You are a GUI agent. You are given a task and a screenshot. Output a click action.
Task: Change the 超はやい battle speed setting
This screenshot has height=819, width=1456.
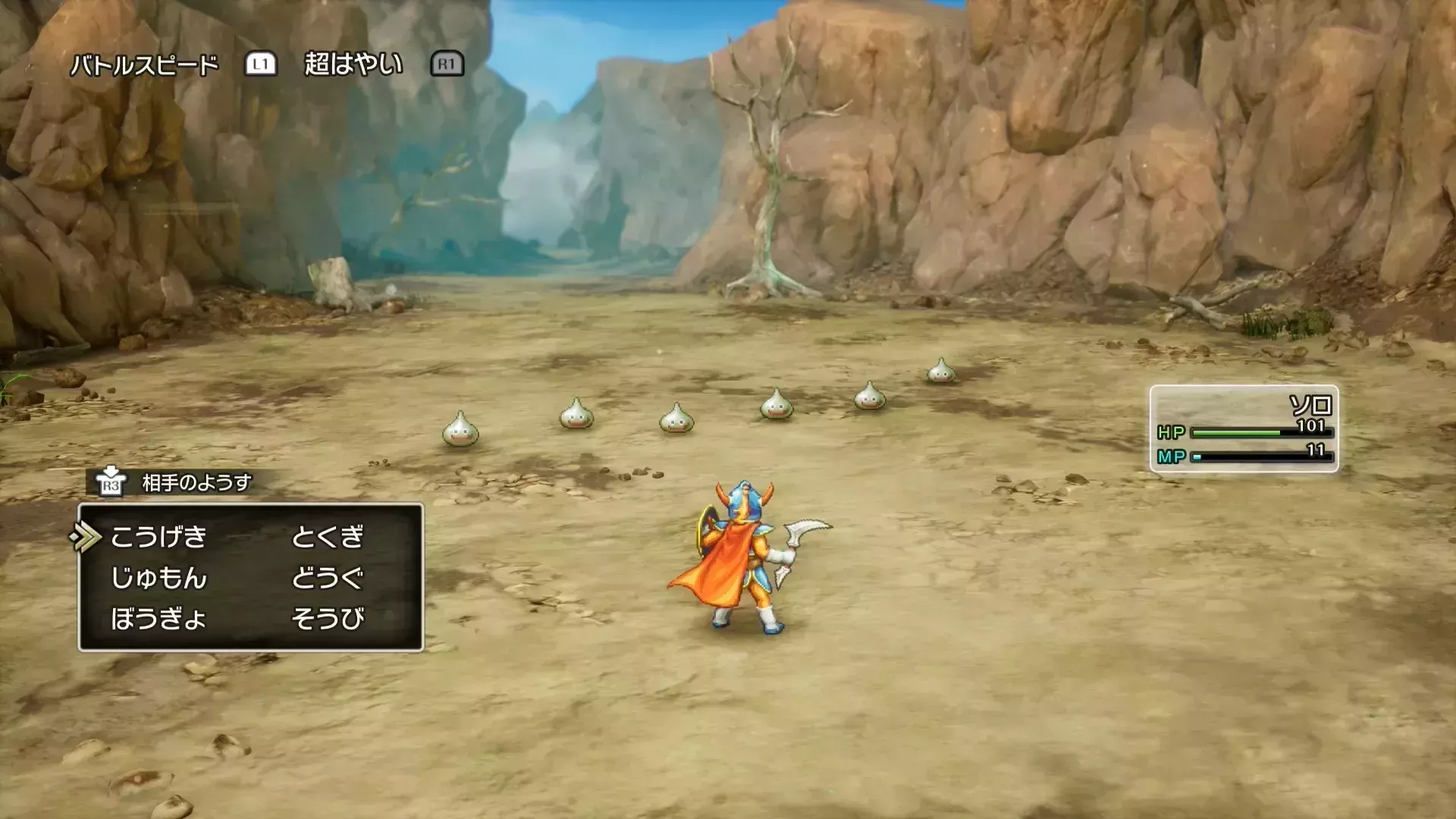[353, 64]
